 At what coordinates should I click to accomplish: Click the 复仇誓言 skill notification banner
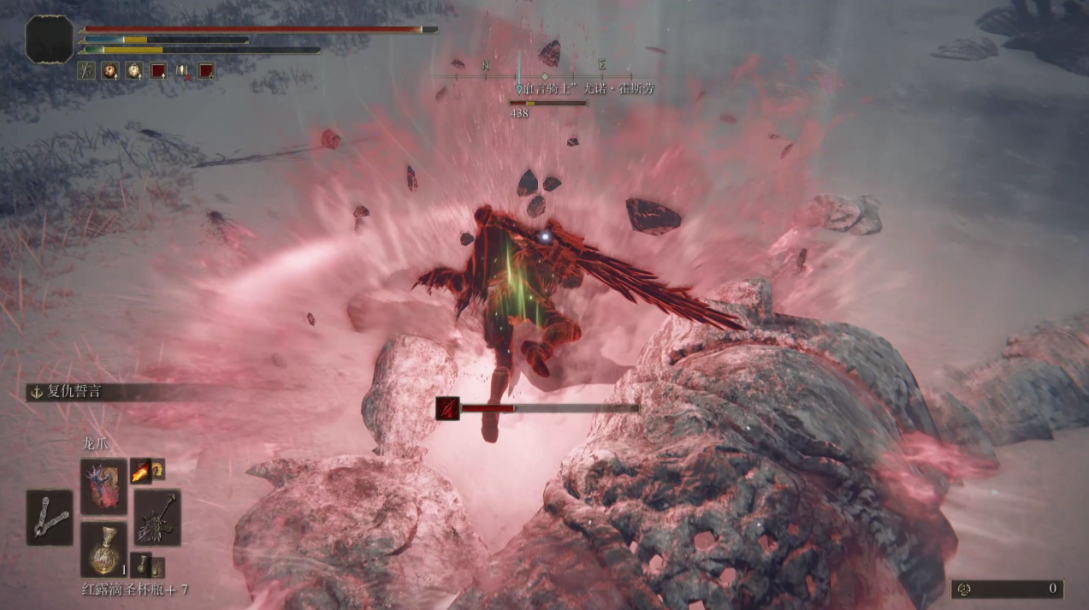pyautogui.click(x=90, y=392)
